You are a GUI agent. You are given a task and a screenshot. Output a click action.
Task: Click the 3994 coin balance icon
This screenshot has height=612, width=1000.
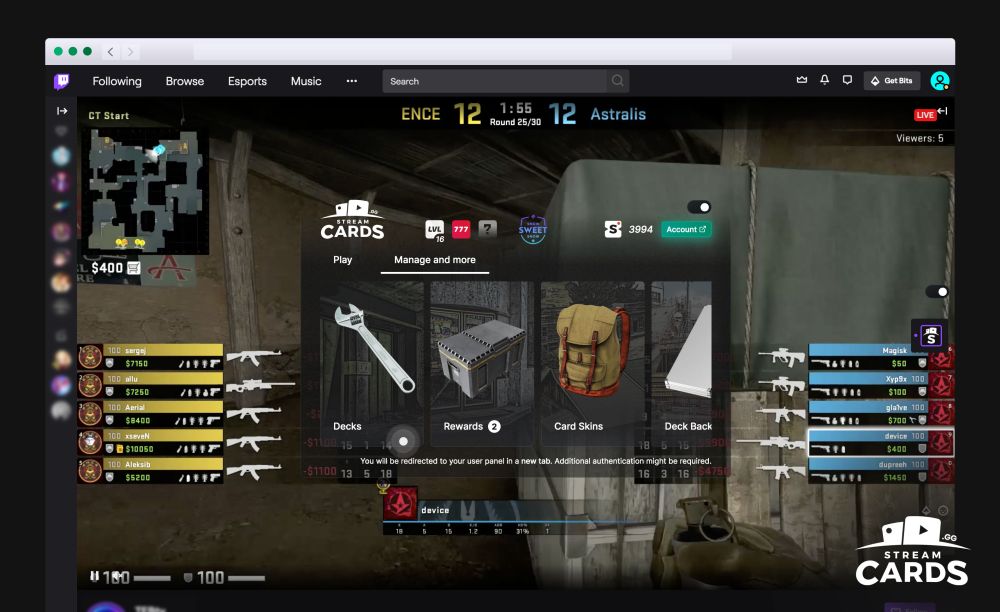click(x=613, y=229)
